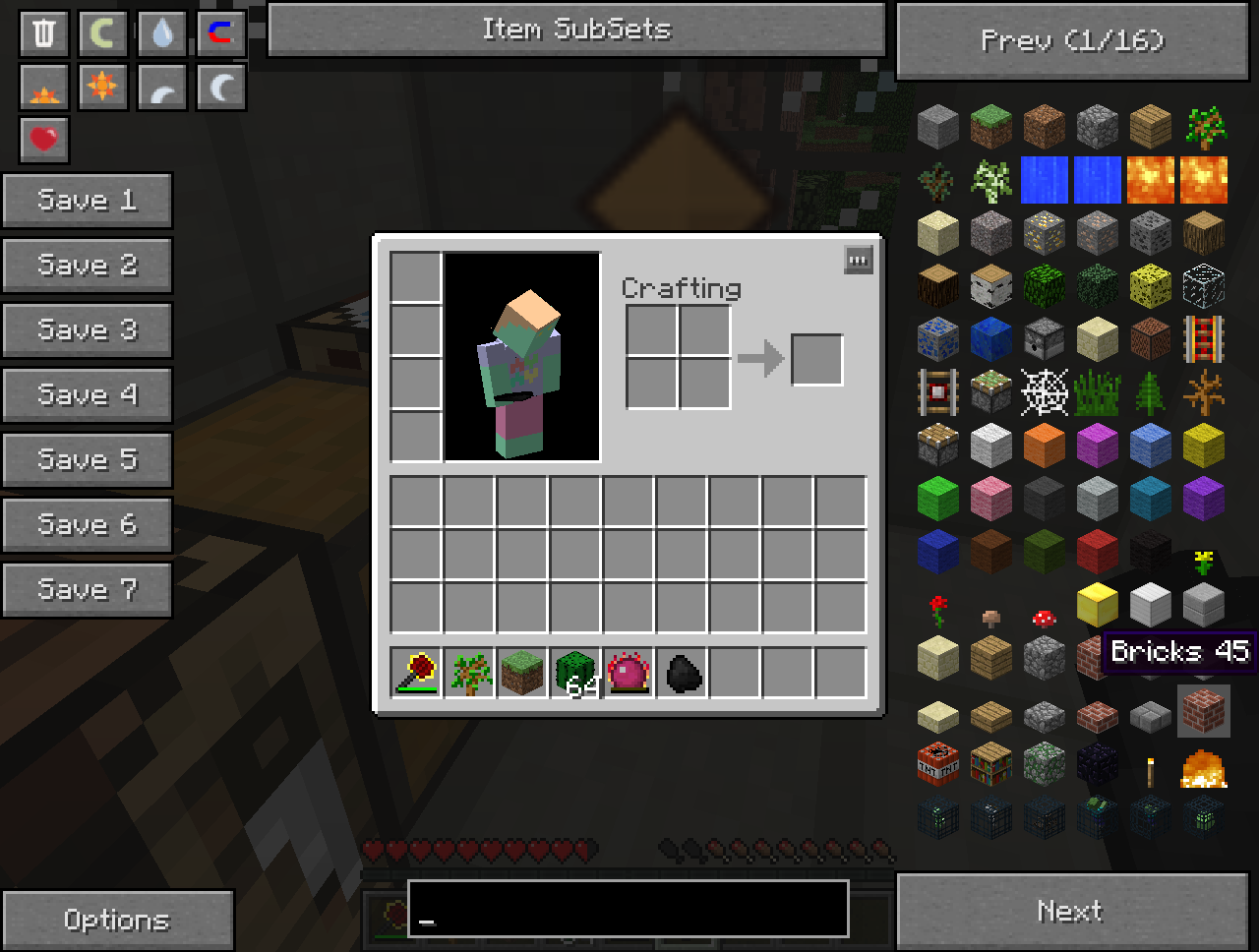Viewport: 1259px width, 952px height.
Task: Set time to noon with sun icon
Action: click(x=102, y=88)
